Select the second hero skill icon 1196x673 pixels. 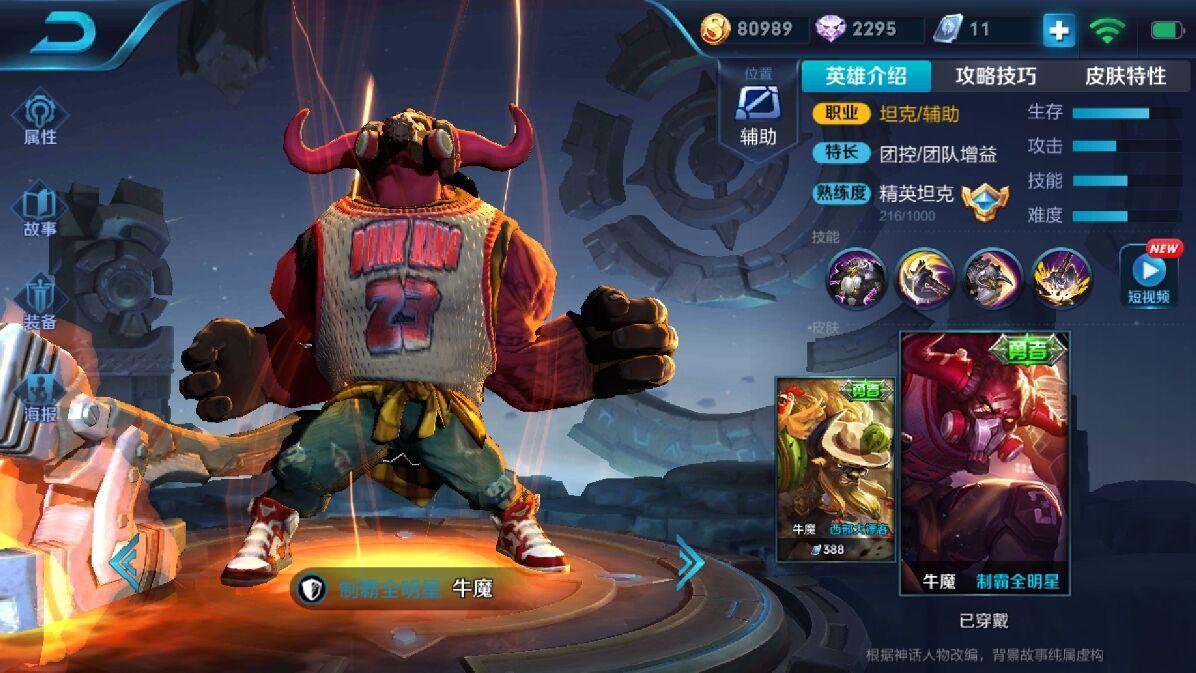(x=924, y=278)
